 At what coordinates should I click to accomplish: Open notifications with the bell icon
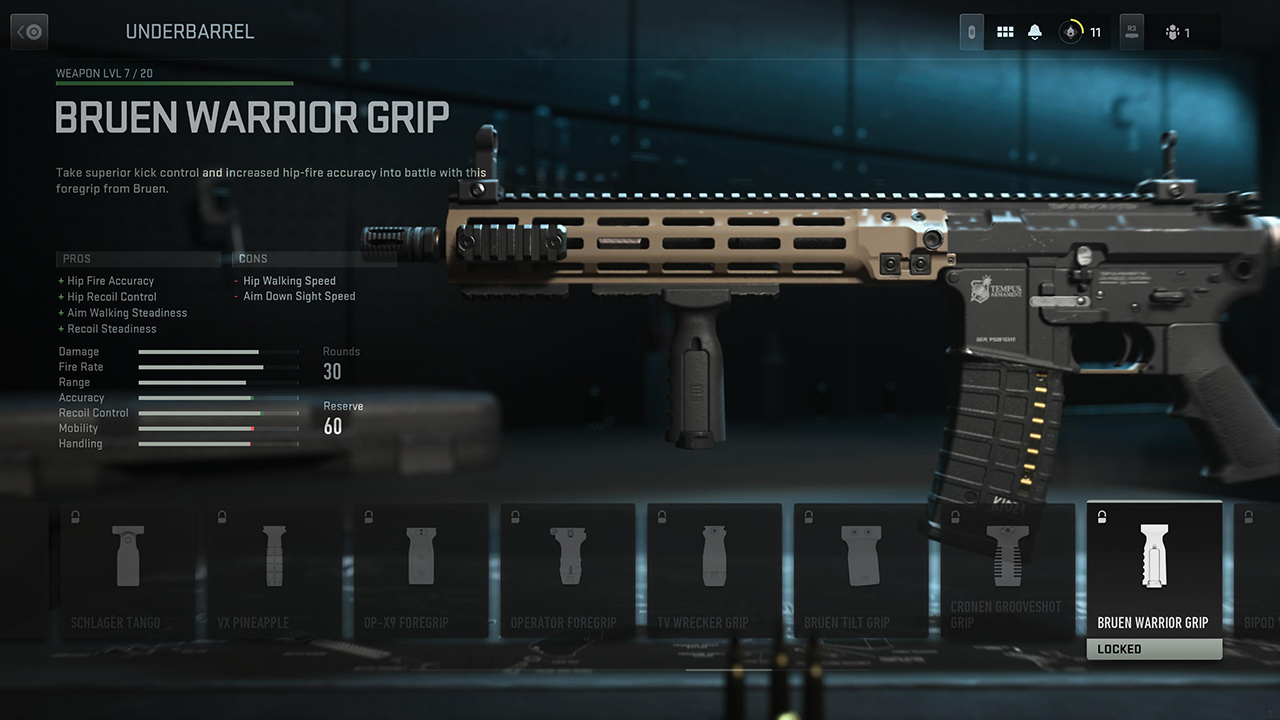point(1035,32)
